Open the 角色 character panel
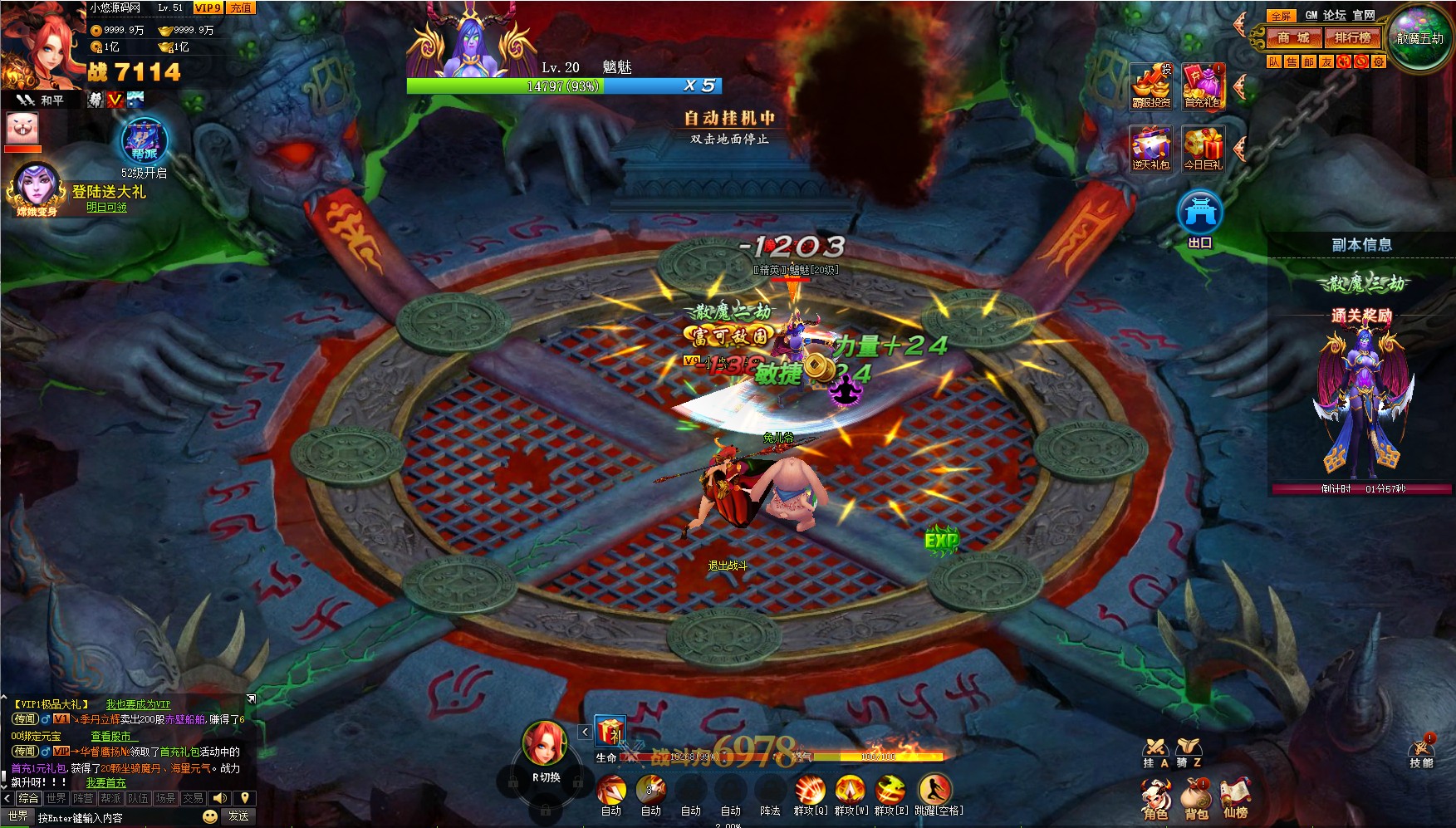The width and height of the screenshot is (1456, 828). [x=1155, y=799]
